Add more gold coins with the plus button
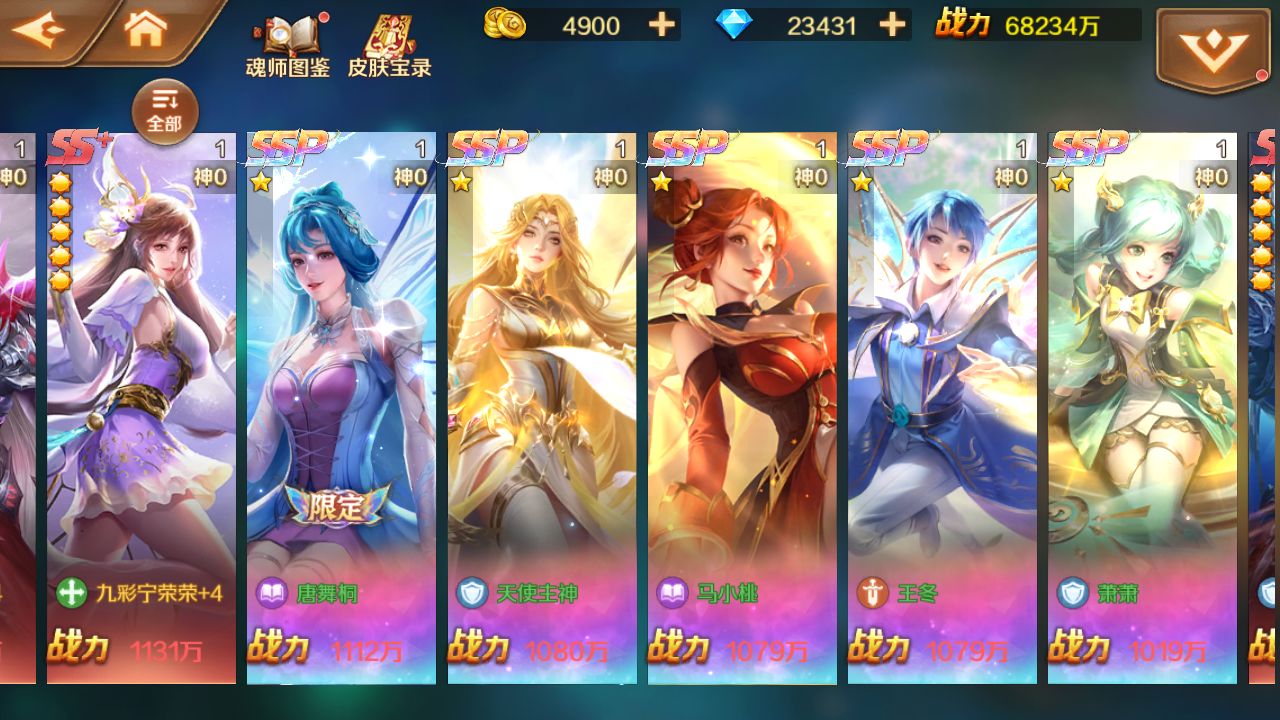The height and width of the screenshot is (720, 1280). (662, 25)
